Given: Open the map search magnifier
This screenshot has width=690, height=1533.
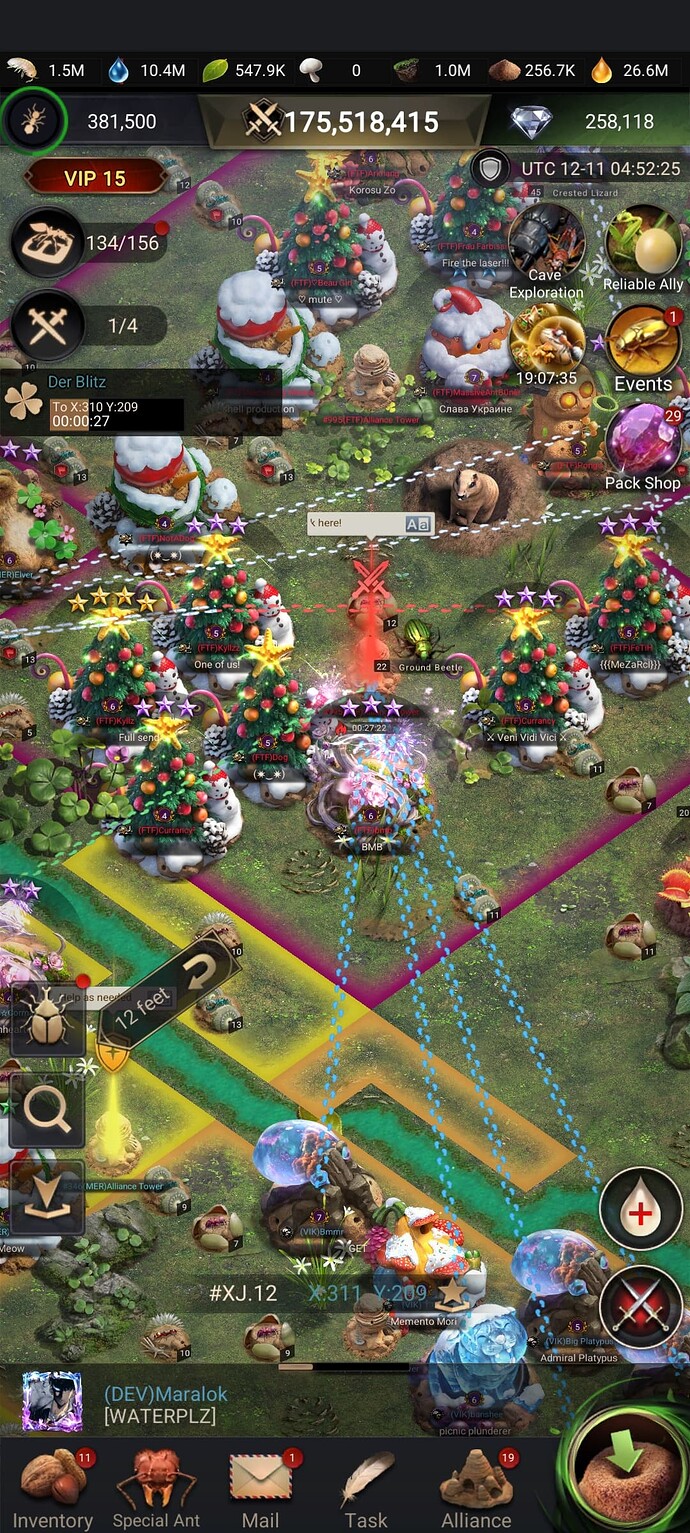Looking at the screenshot, I should 47,1110.
